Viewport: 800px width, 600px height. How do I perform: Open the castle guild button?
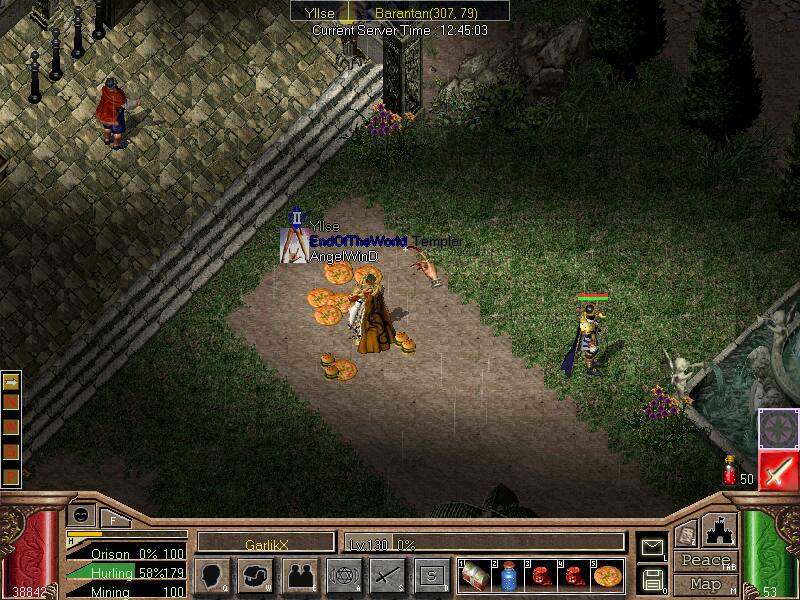coord(721,530)
